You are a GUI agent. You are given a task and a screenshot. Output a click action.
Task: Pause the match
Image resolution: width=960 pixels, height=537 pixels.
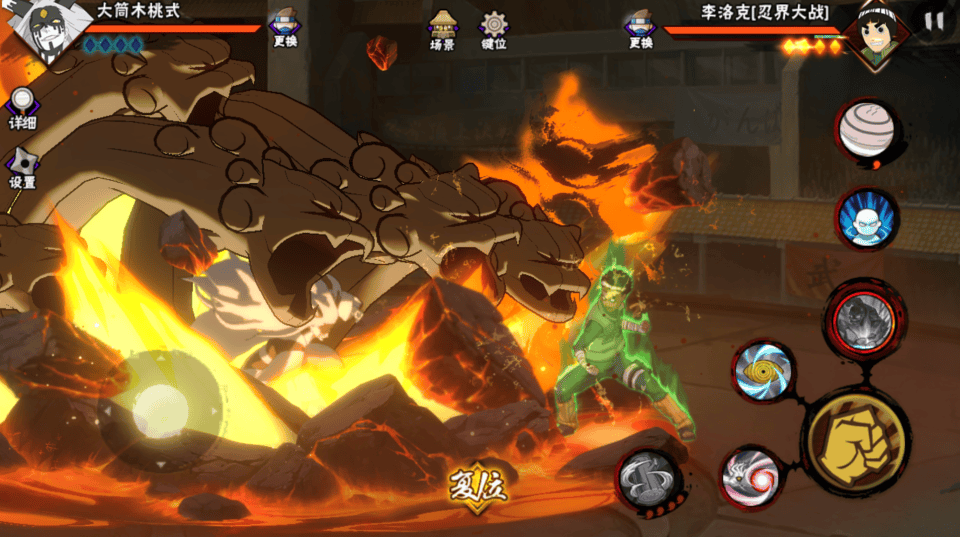pyautogui.click(x=934, y=21)
